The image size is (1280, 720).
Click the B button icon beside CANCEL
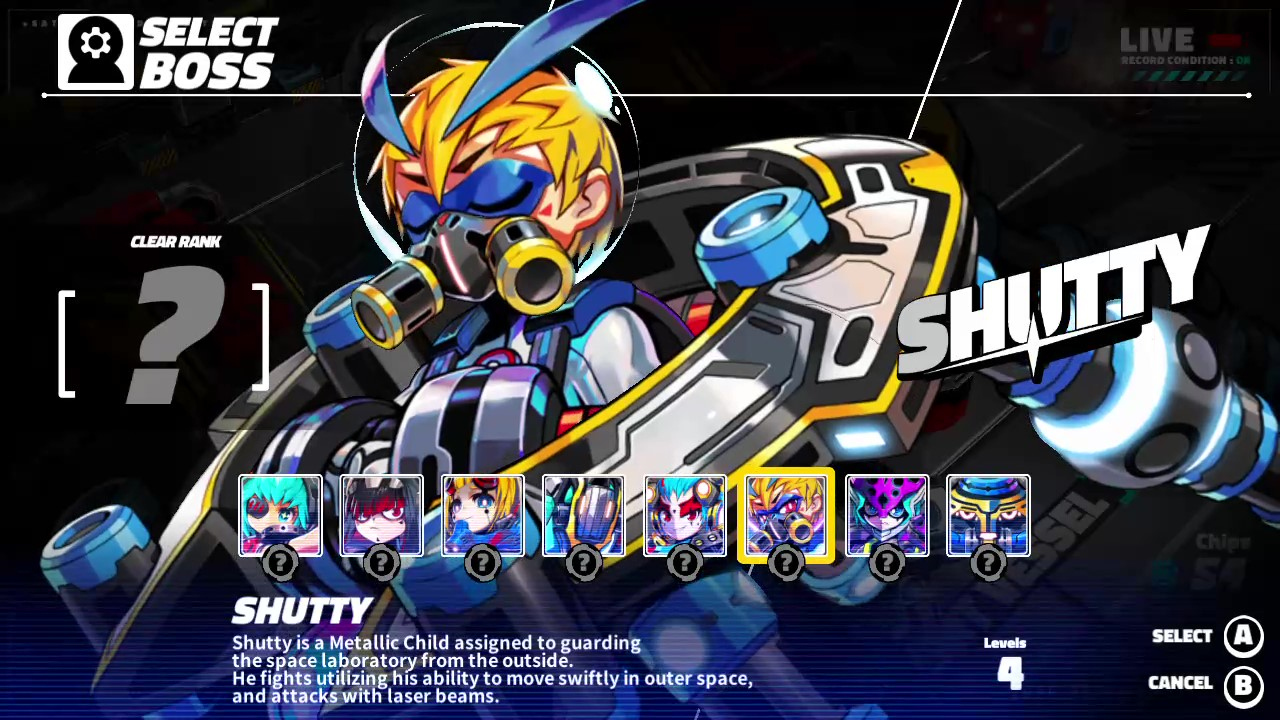point(1243,683)
